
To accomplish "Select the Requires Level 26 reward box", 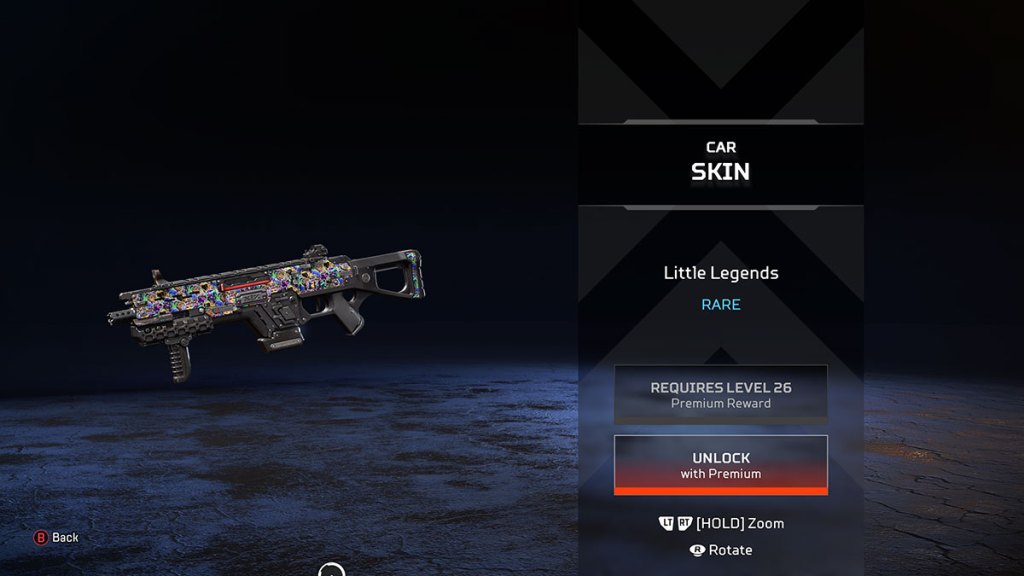I will point(720,394).
